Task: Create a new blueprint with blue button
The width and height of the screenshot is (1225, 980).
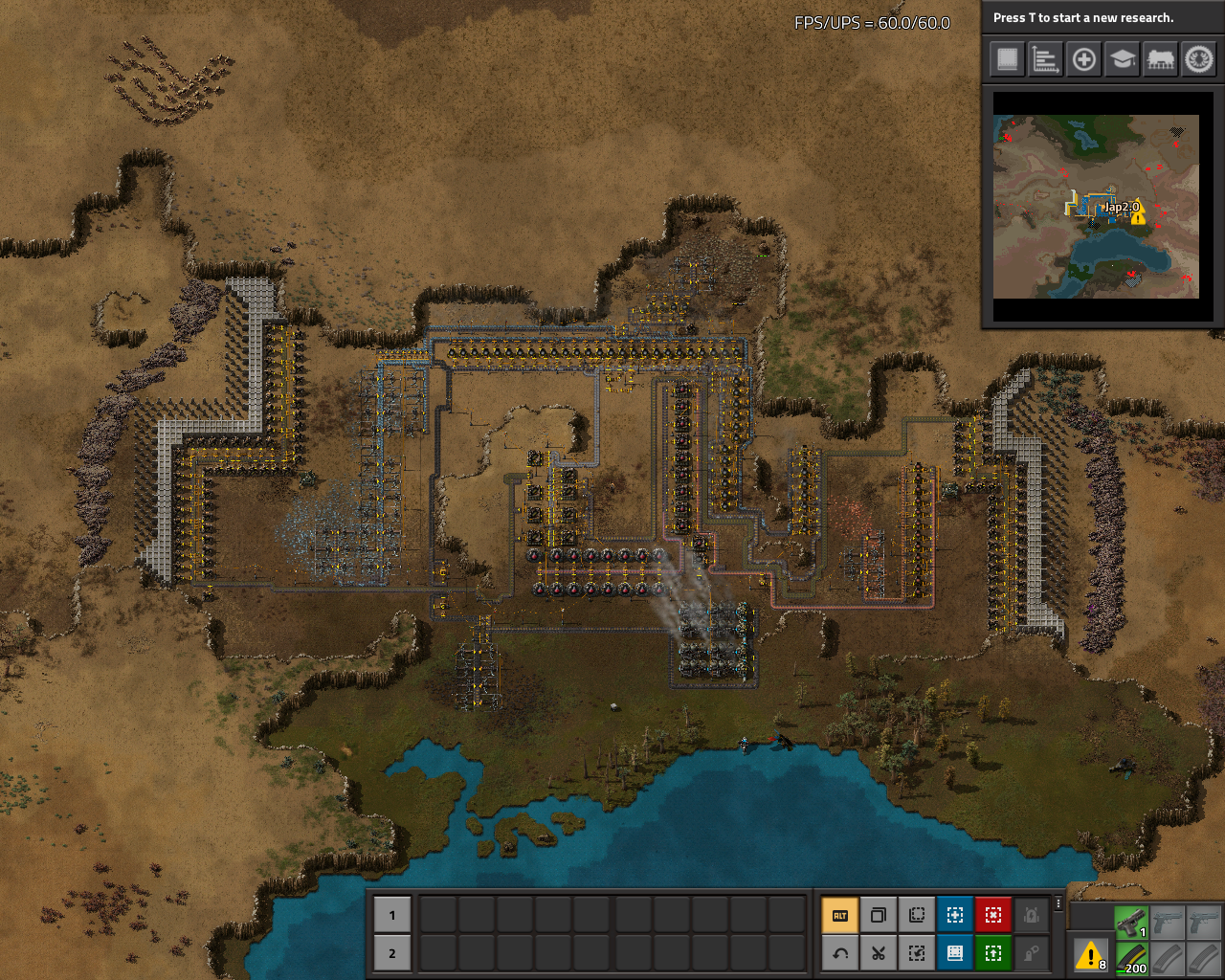Action: pyautogui.click(x=955, y=915)
